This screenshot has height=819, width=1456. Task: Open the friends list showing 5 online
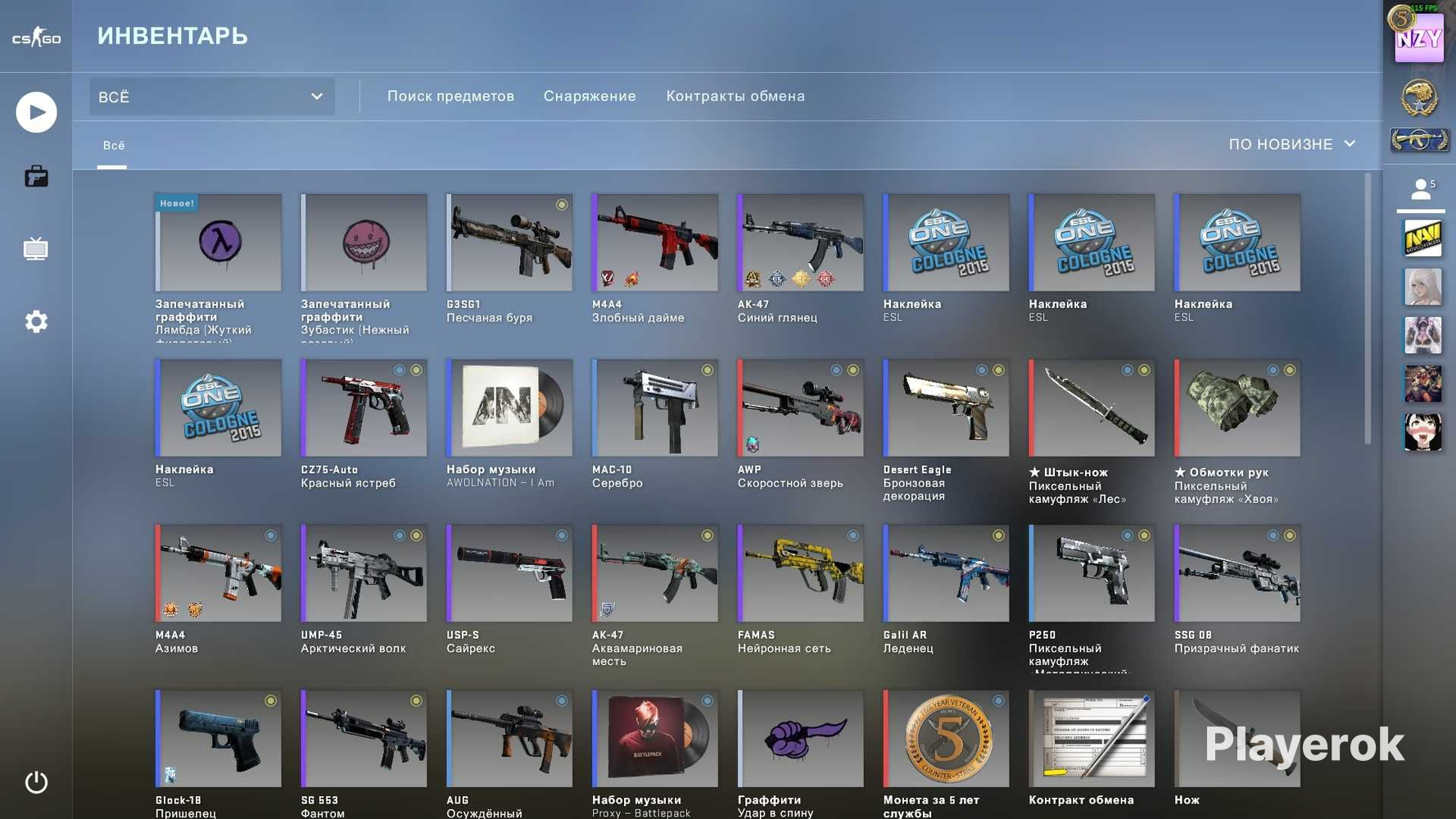[1422, 188]
